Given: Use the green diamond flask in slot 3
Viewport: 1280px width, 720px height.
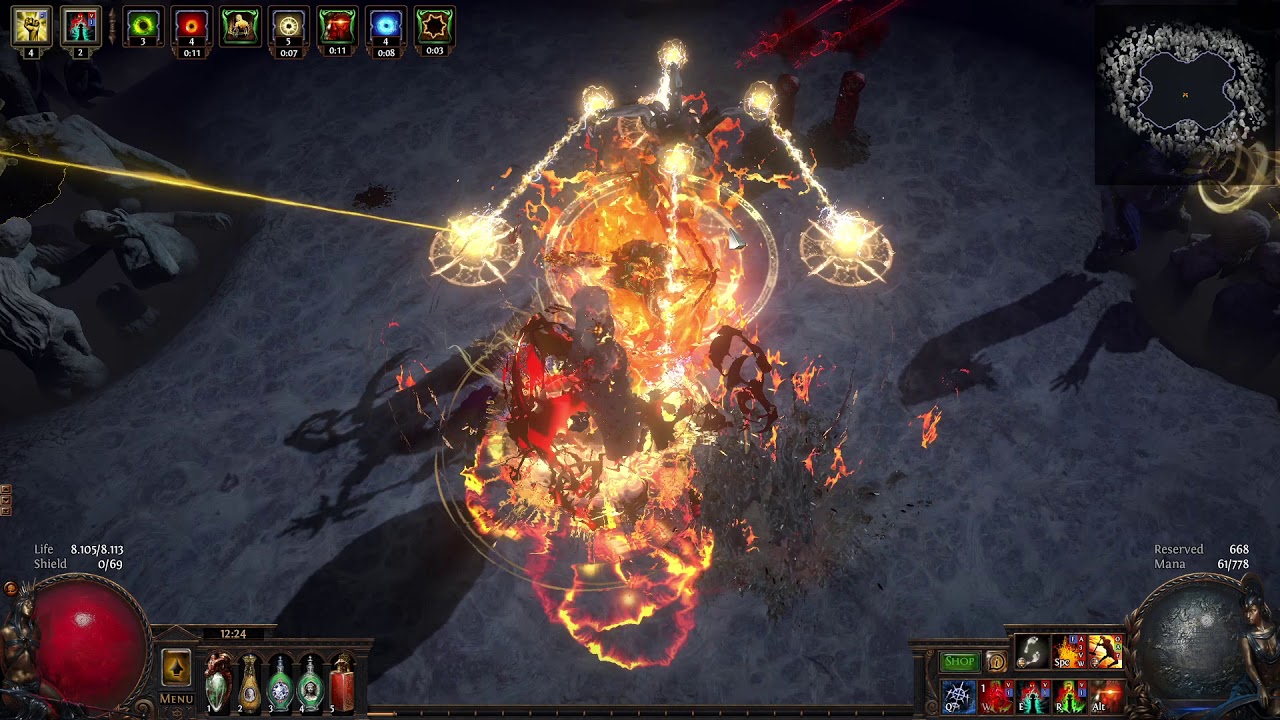Looking at the screenshot, I should 280,682.
